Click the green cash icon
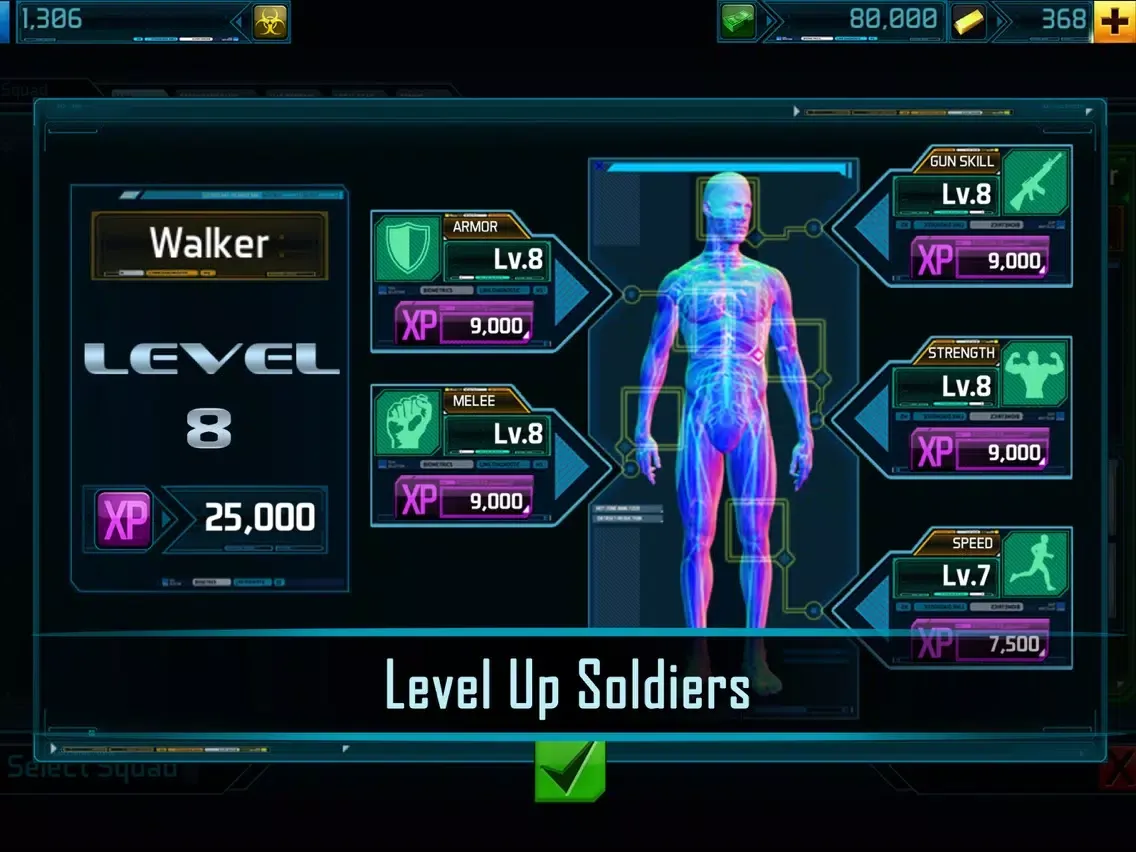Viewport: 1136px width, 852px height. (738, 20)
